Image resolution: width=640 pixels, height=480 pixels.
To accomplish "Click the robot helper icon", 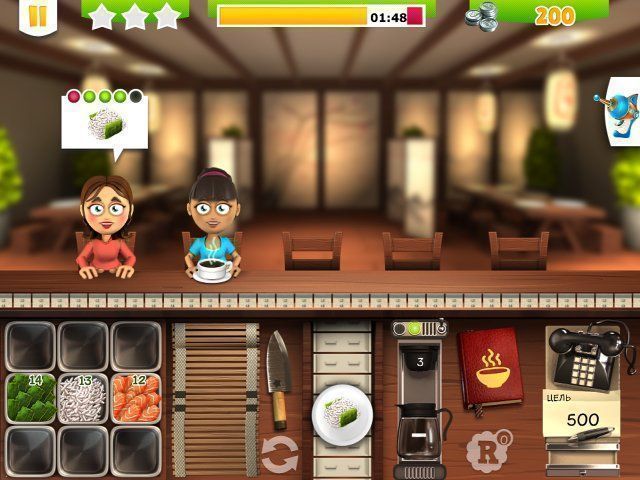I will point(624,112).
